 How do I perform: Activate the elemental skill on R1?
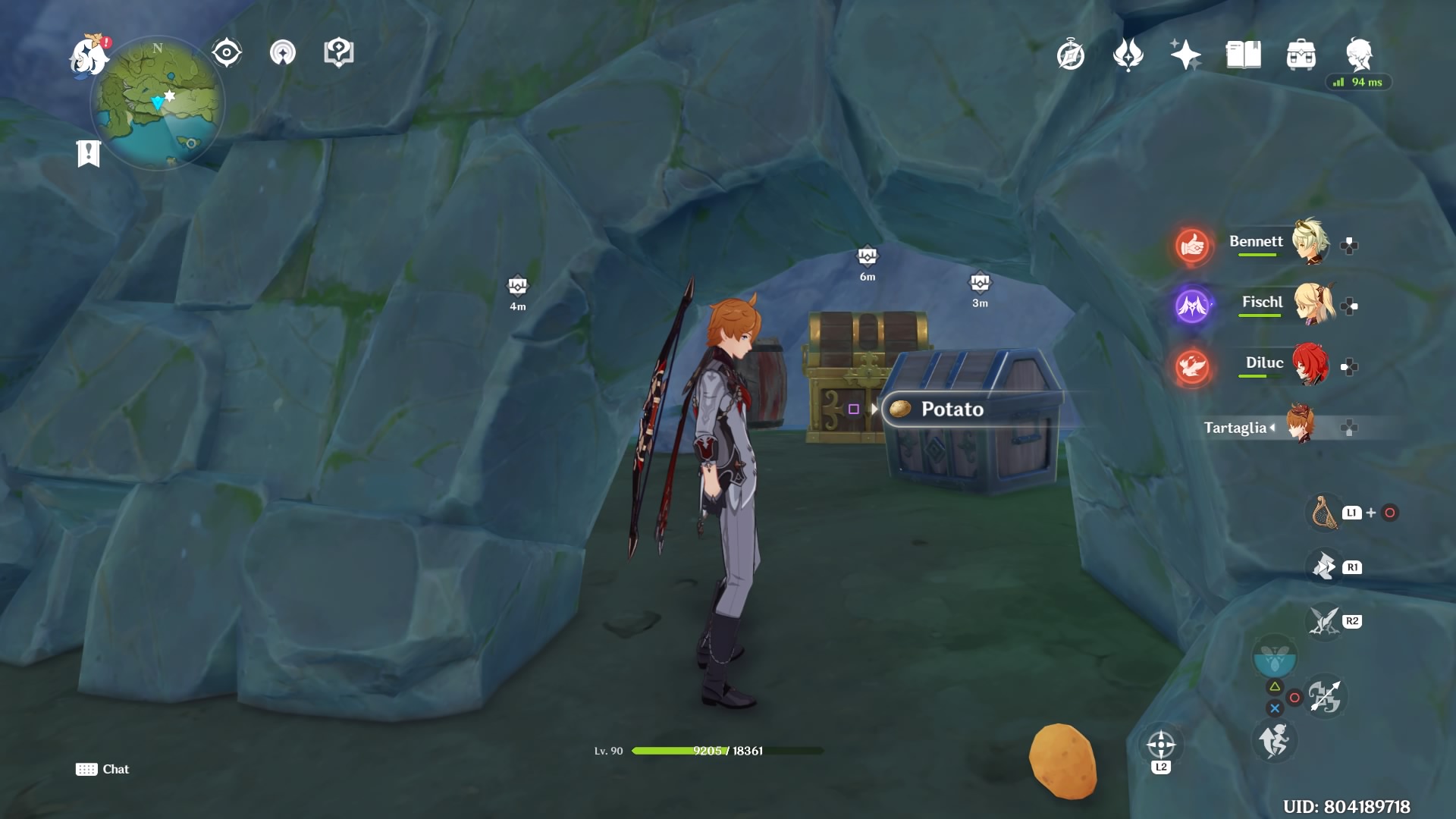1323,566
